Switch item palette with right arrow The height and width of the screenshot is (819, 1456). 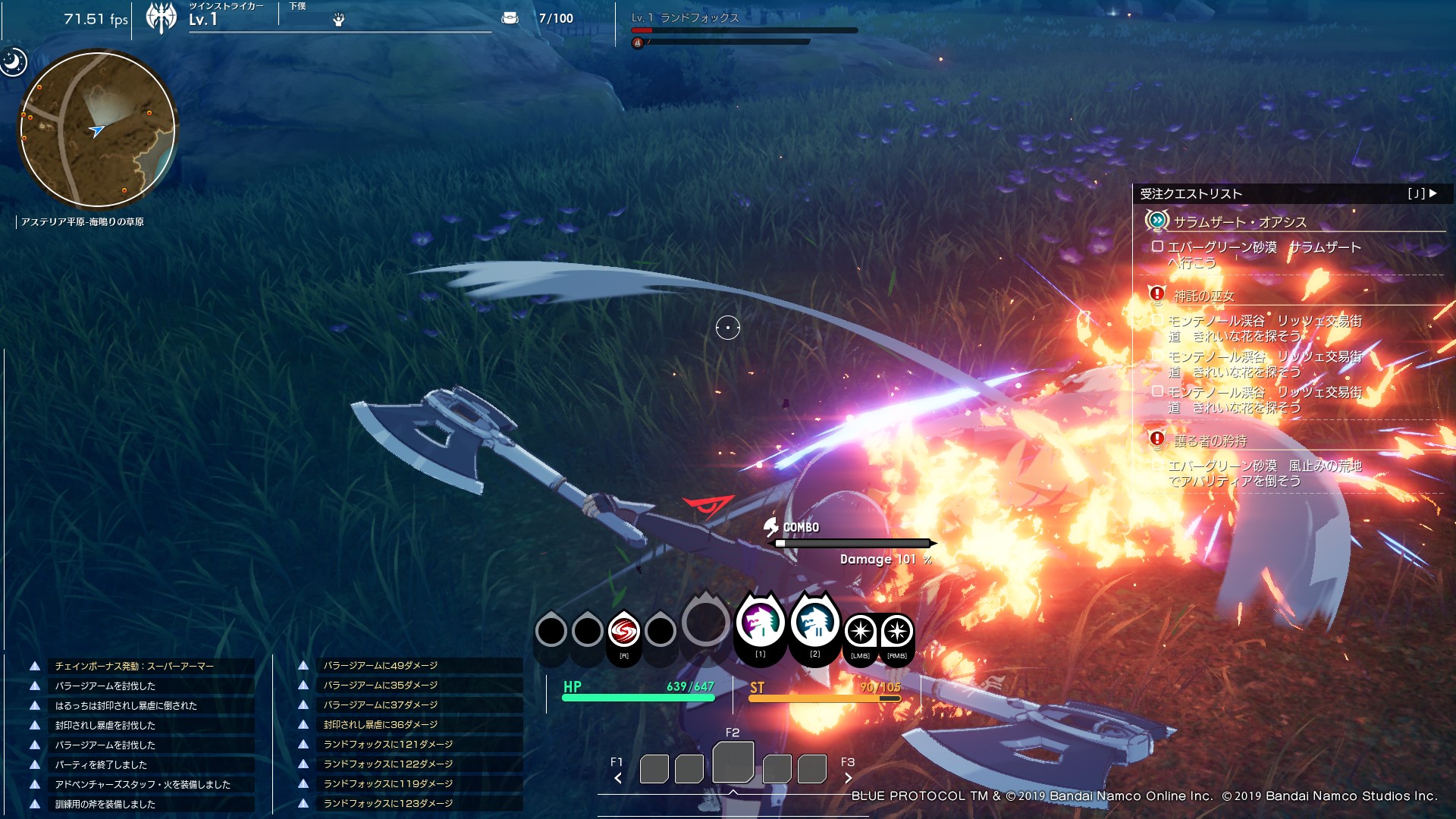(x=848, y=778)
